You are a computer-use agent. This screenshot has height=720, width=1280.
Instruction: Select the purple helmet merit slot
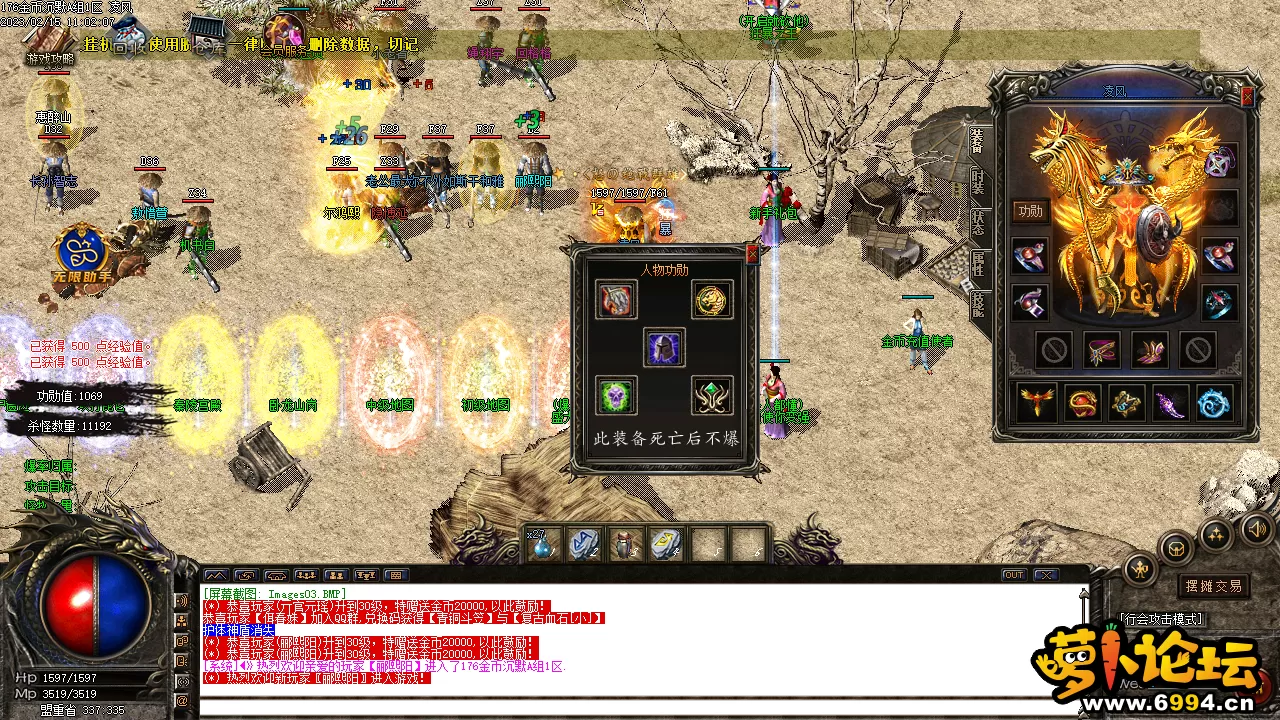664,347
